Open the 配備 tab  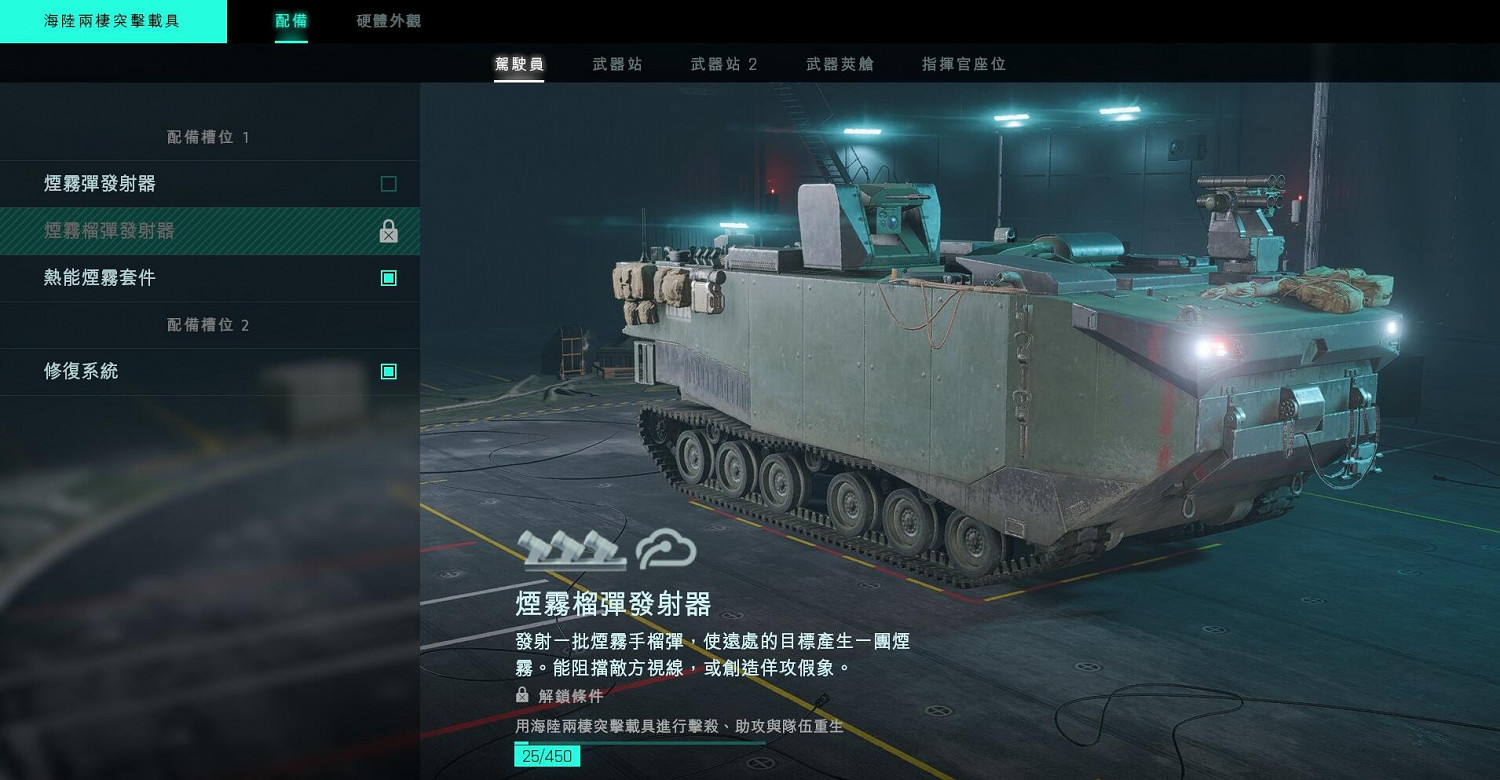pyautogui.click(x=290, y=18)
